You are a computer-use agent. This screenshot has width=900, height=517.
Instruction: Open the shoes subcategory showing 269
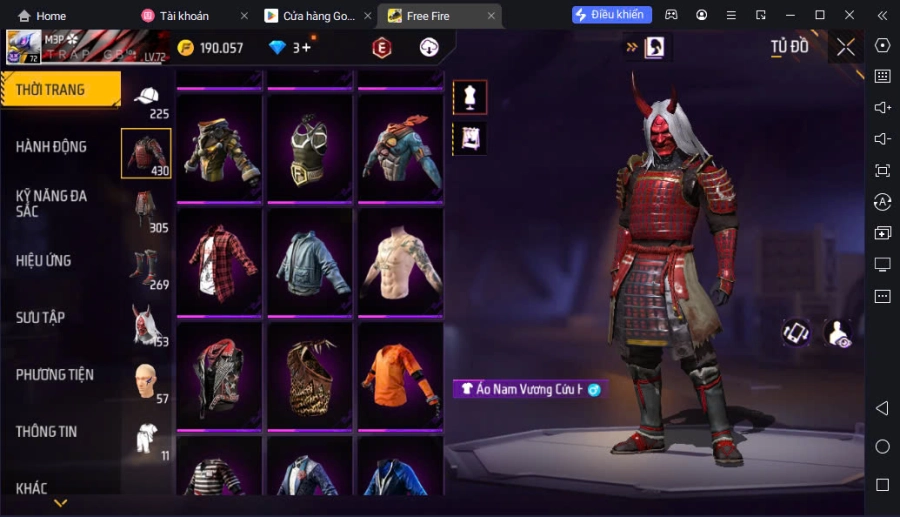point(147,268)
